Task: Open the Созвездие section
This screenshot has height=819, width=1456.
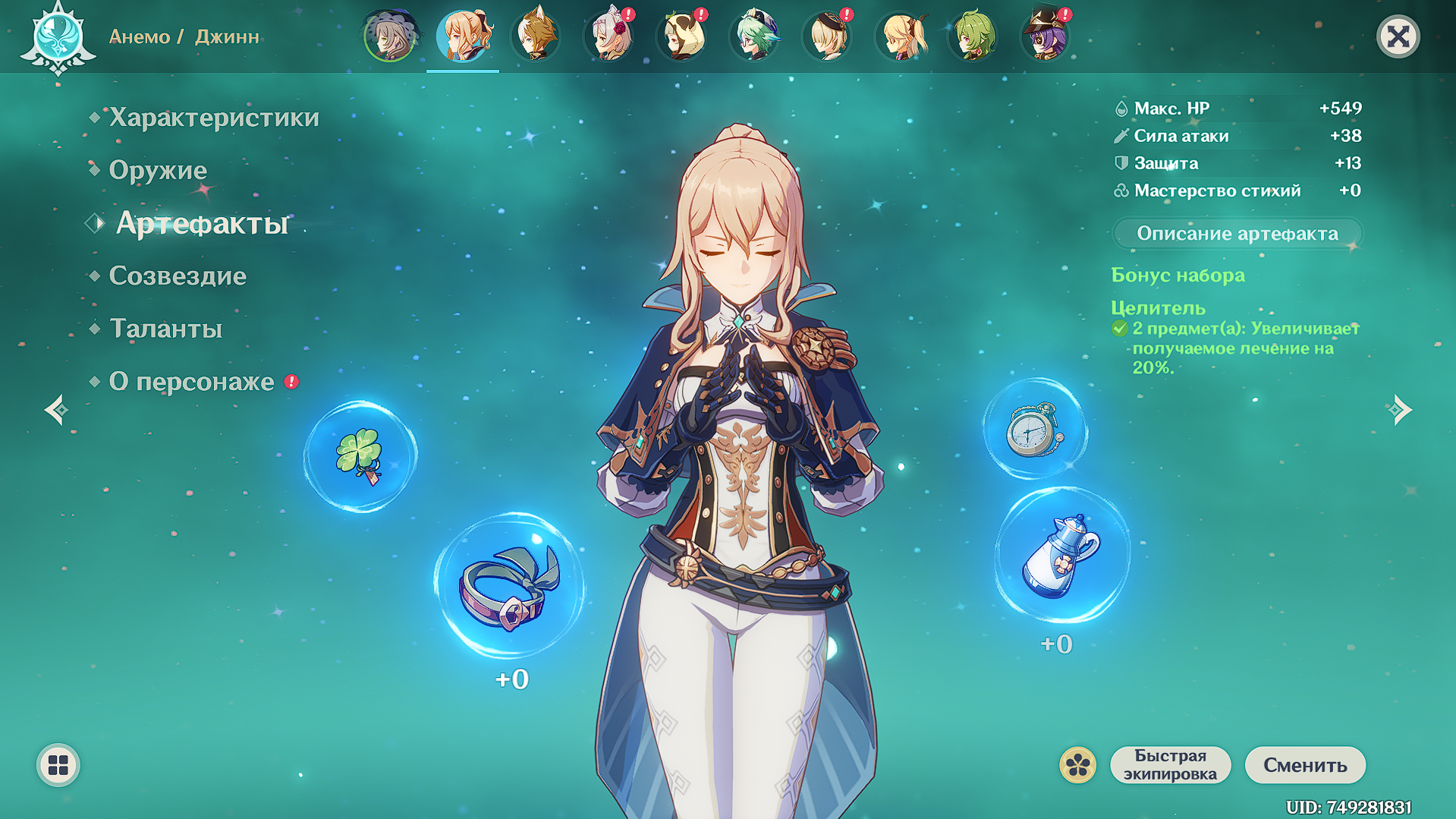Action: (x=178, y=276)
